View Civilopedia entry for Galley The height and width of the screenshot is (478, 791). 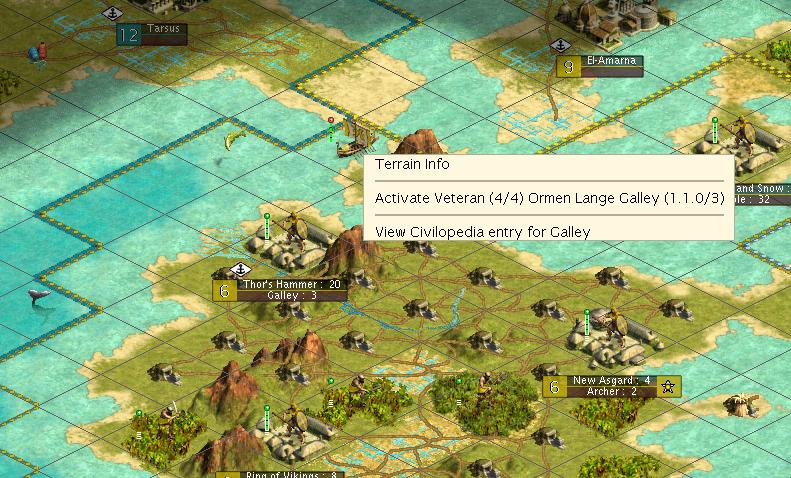click(482, 232)
